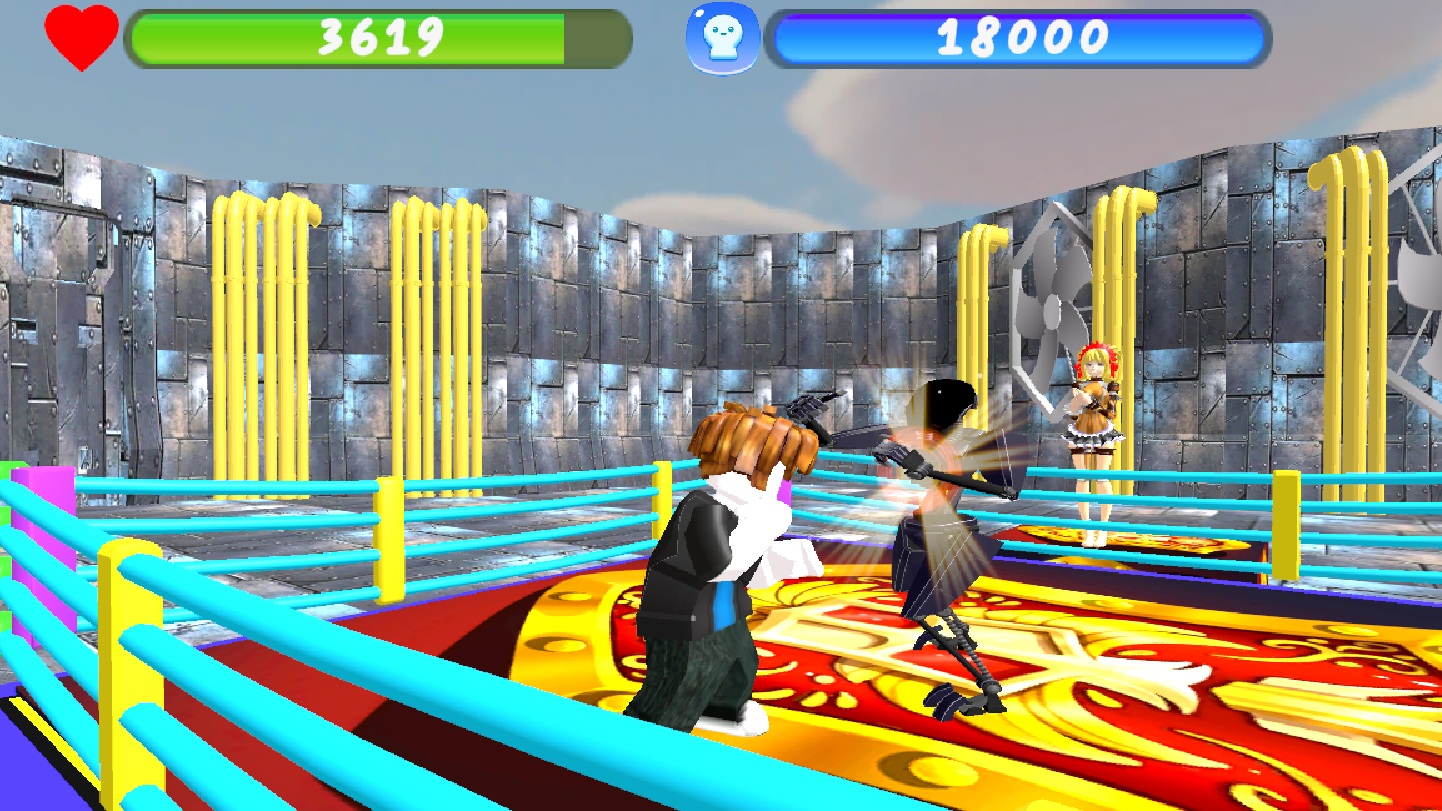
Task: Click the darkened end of the green bar
Action: (x=595, y=40)
